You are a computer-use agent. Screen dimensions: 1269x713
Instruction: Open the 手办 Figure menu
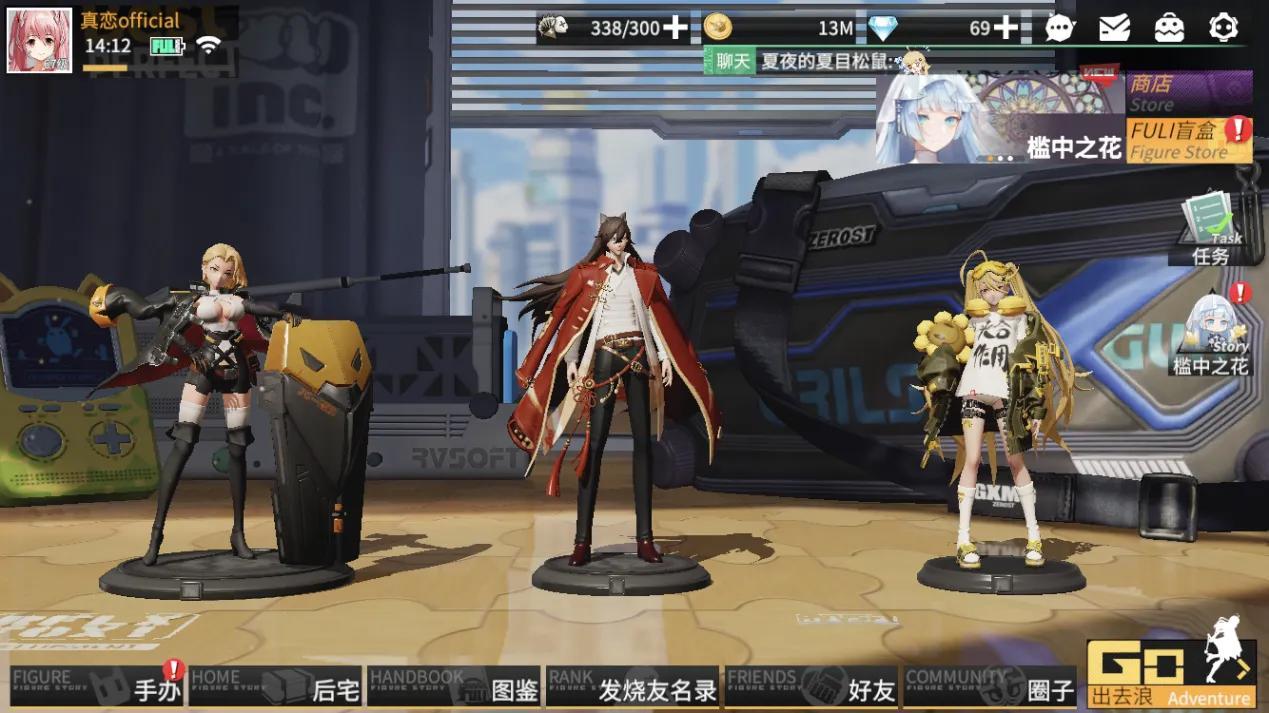[98, 687]
